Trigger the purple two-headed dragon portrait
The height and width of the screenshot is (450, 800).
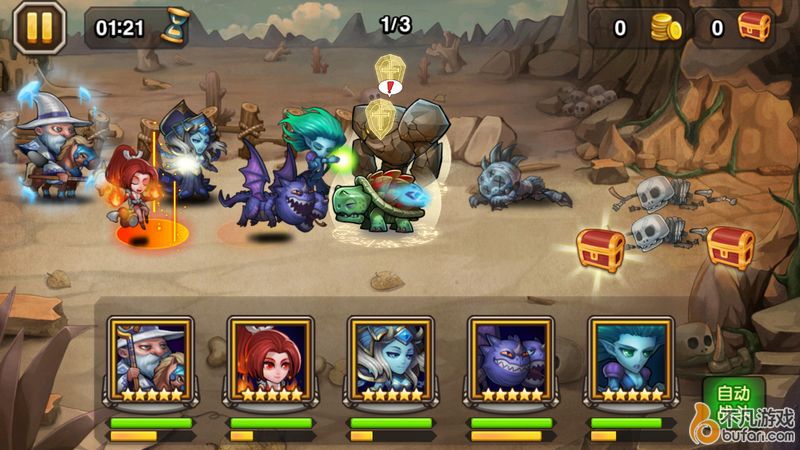[x=511, y=357]
